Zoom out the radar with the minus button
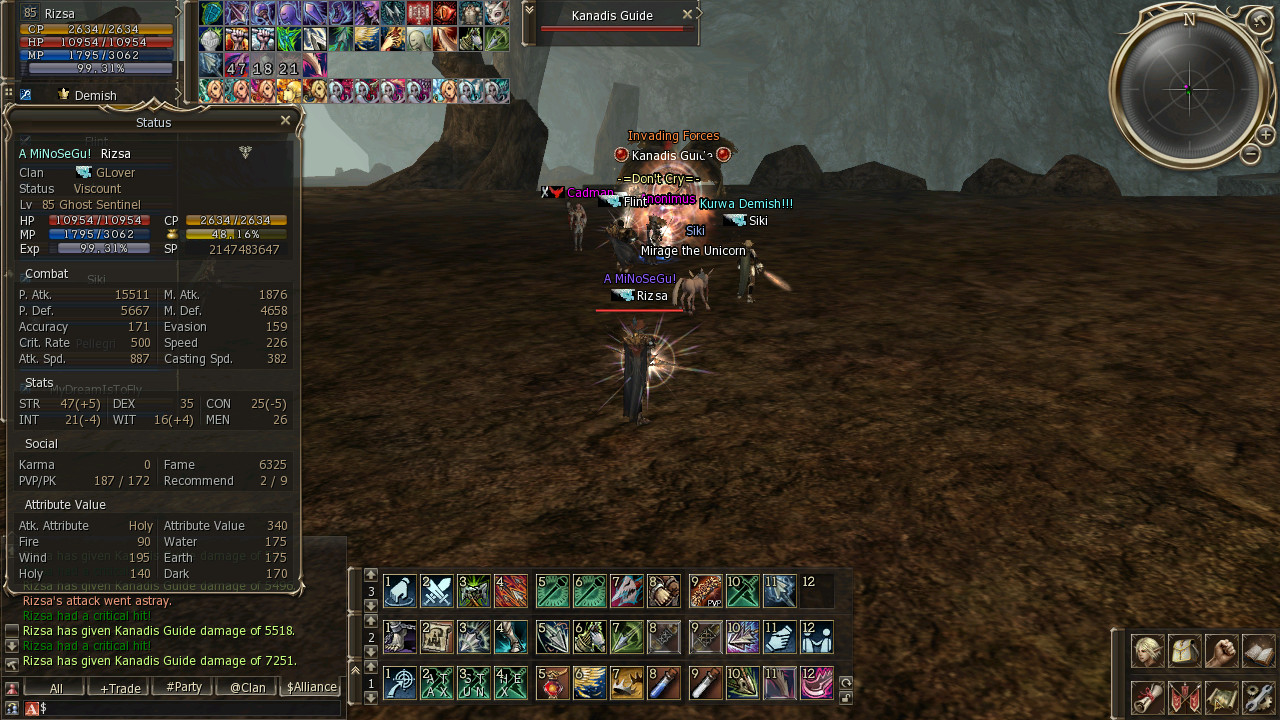Image resolution: width=1280 pixels, height=720 pixels. (x=1250, y=154)
